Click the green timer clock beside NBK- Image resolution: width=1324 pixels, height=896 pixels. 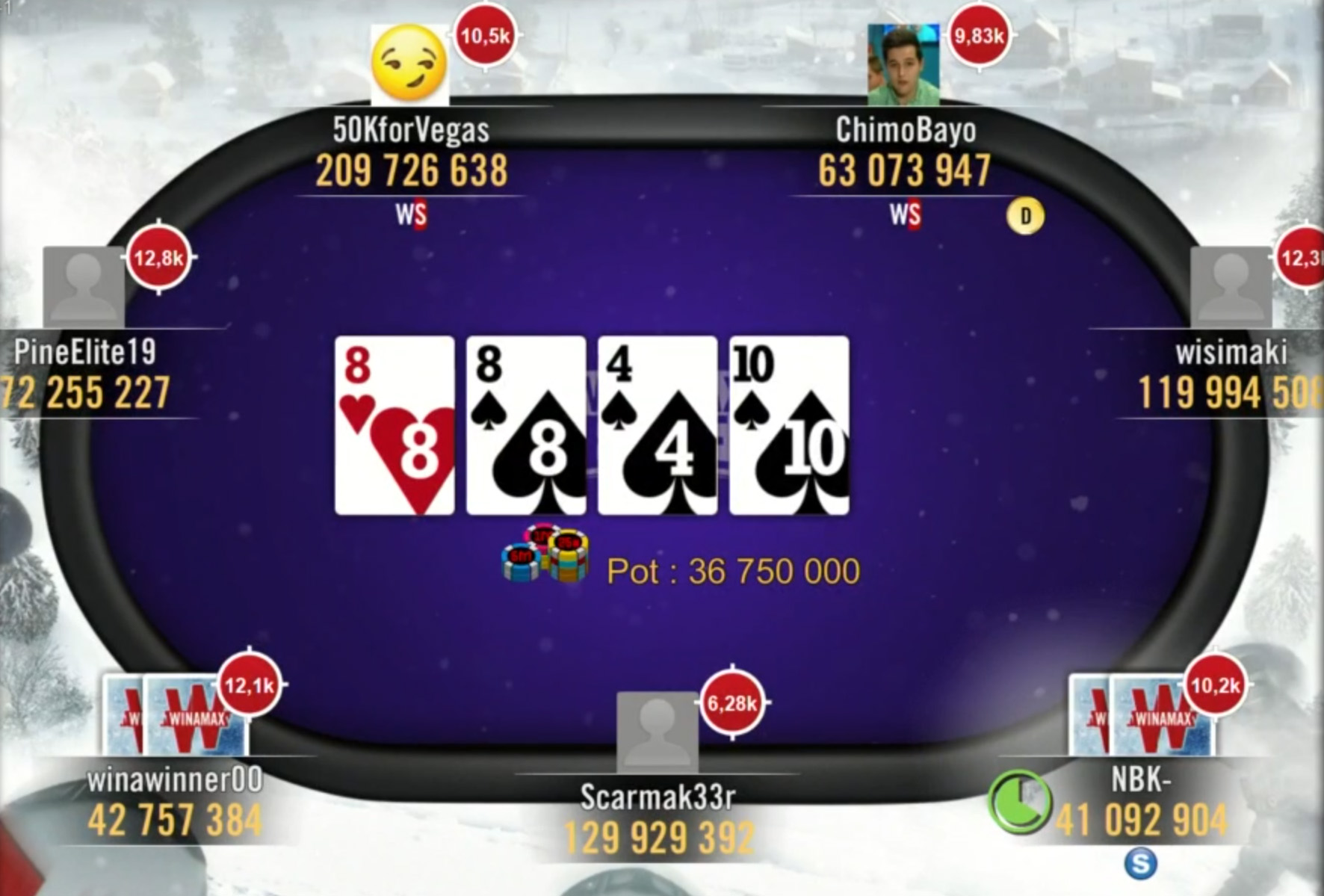(x=1019, y=802)
